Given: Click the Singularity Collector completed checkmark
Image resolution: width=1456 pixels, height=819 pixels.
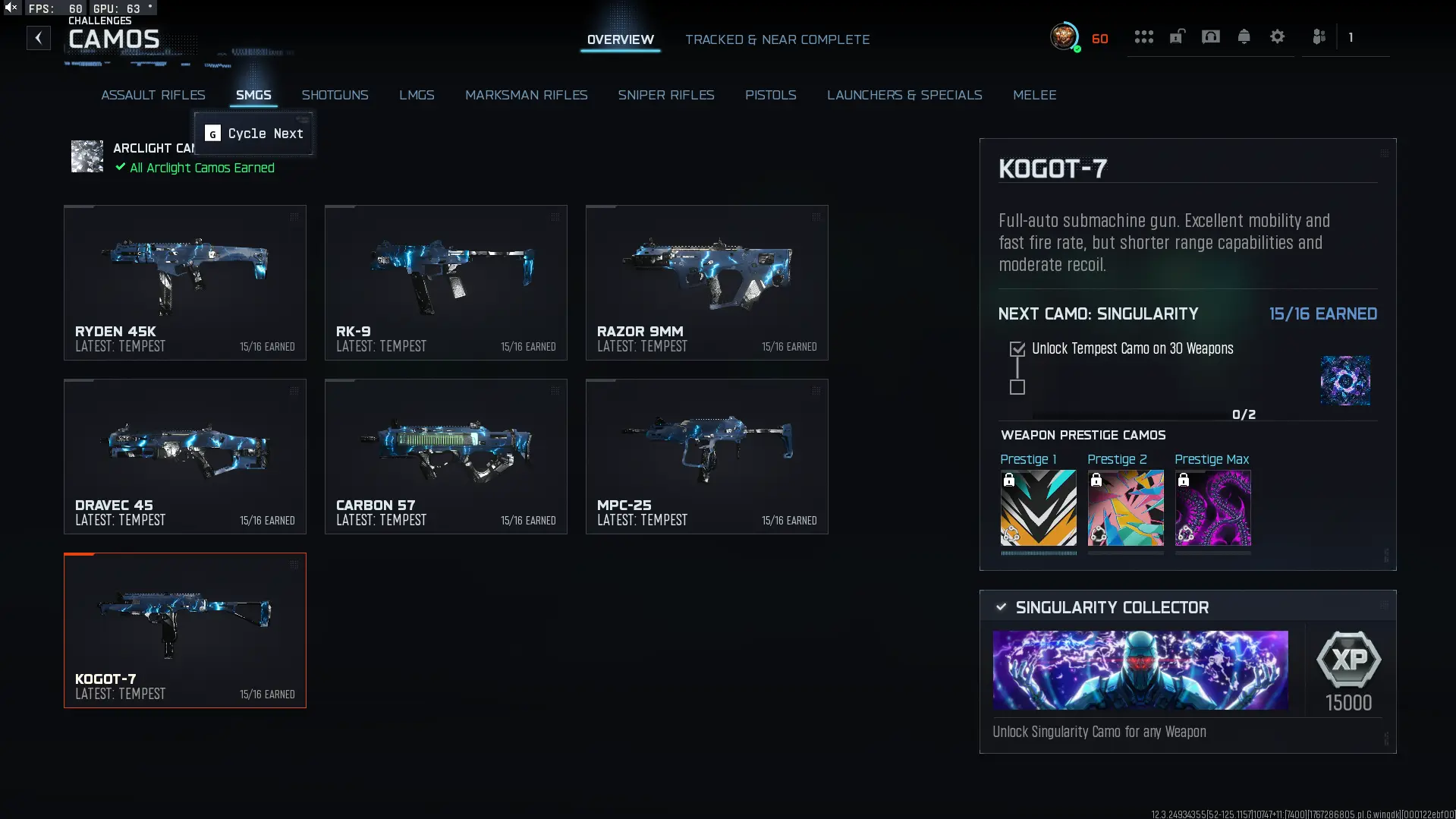Looking at the screenshot, I should coord(1001,606).
